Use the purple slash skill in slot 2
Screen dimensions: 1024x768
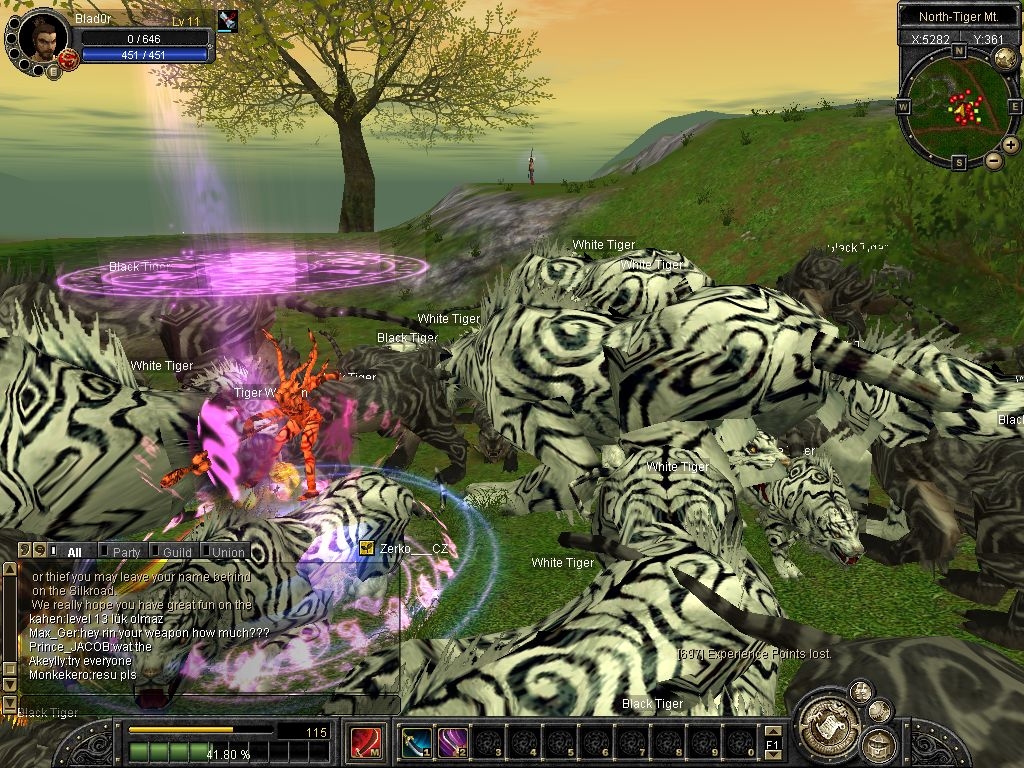452,742
